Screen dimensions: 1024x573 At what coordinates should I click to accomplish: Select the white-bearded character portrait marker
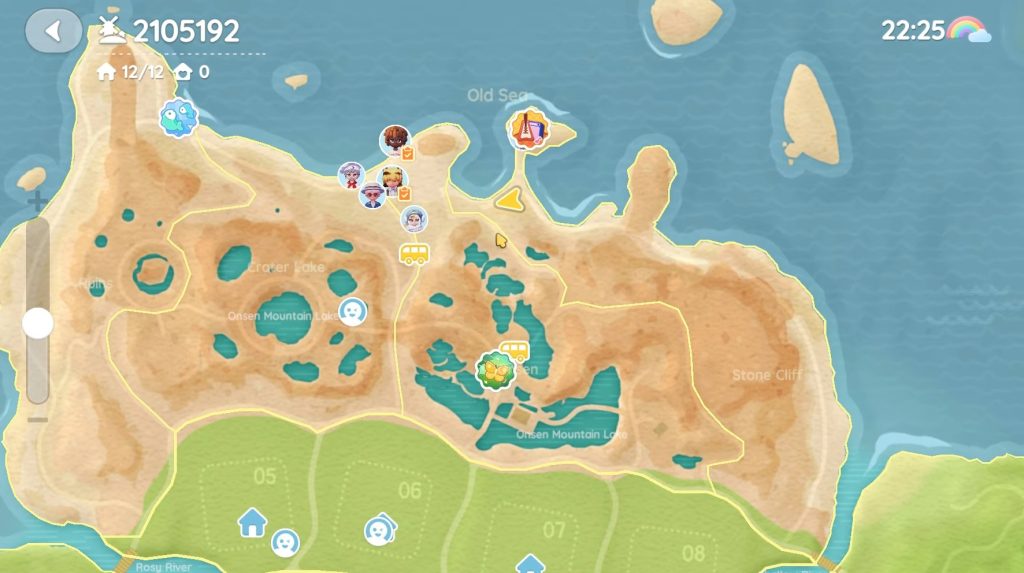point(413,219)
